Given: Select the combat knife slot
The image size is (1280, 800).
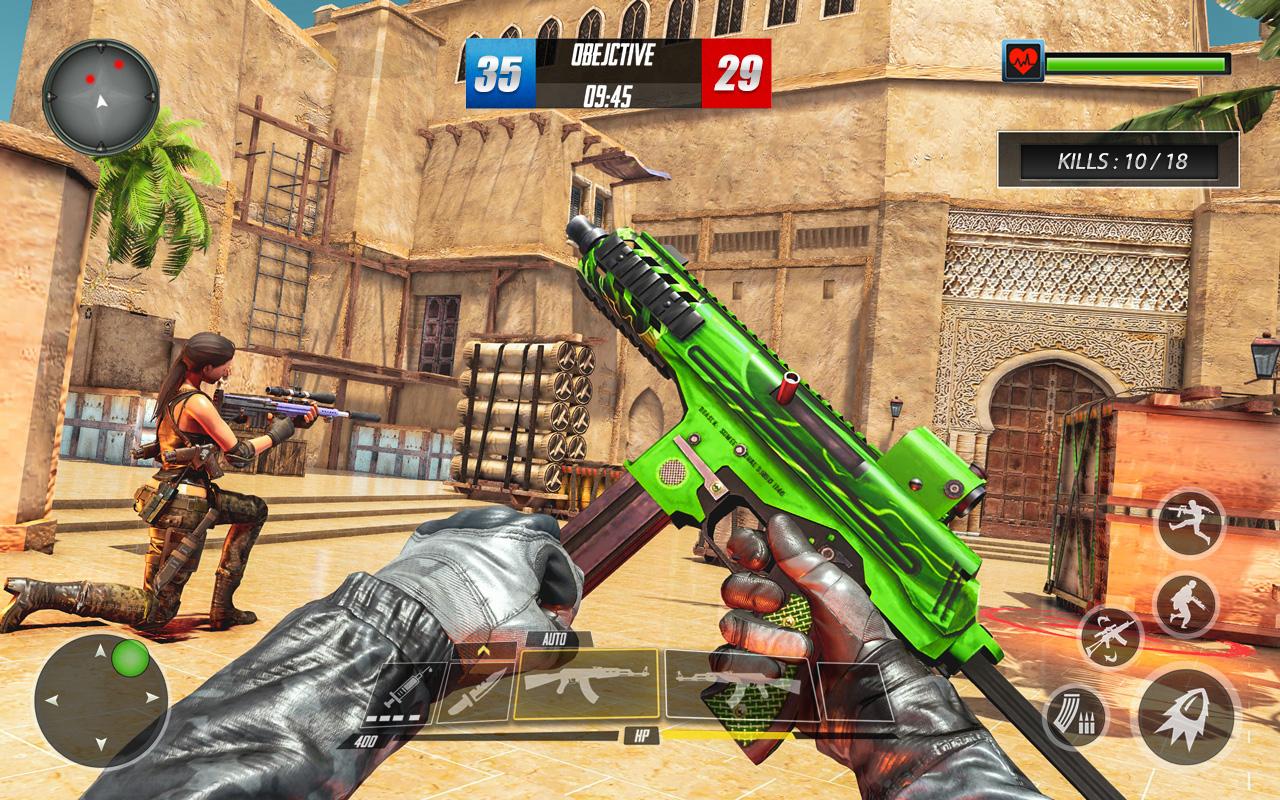Looking at the screenshot, I should 473,690.
